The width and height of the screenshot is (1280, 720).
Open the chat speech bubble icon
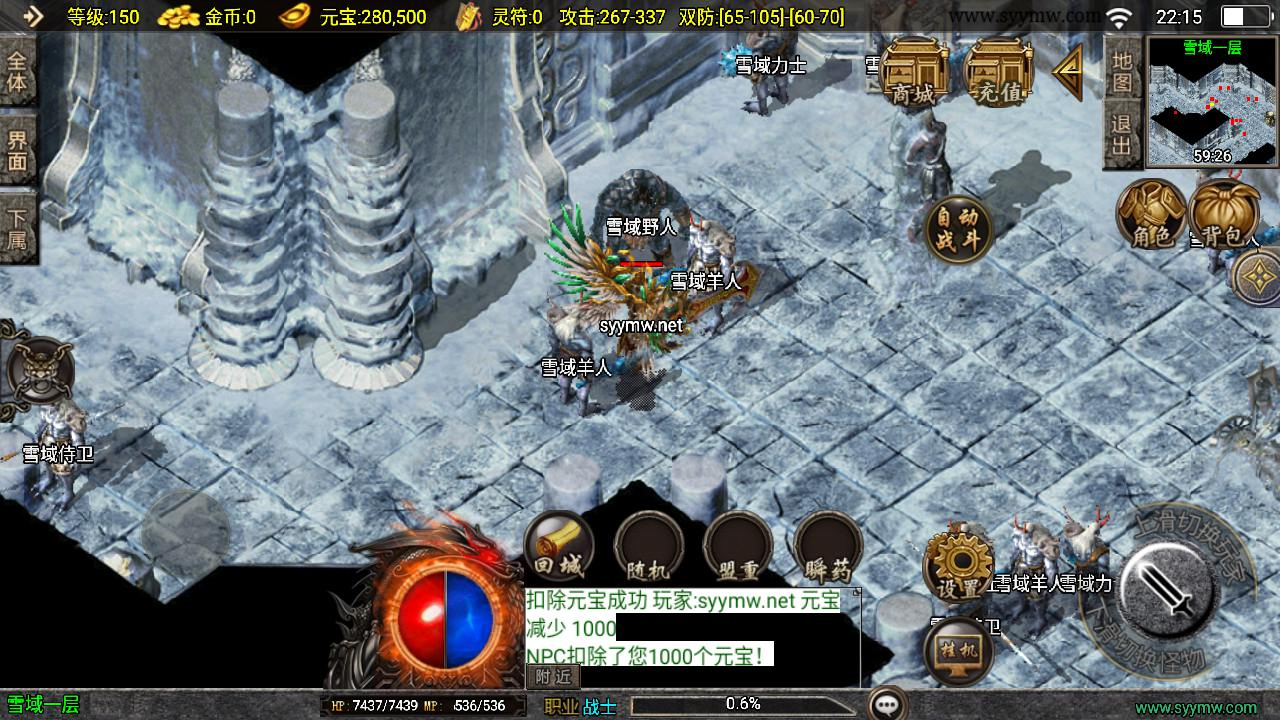coord(886,704)
